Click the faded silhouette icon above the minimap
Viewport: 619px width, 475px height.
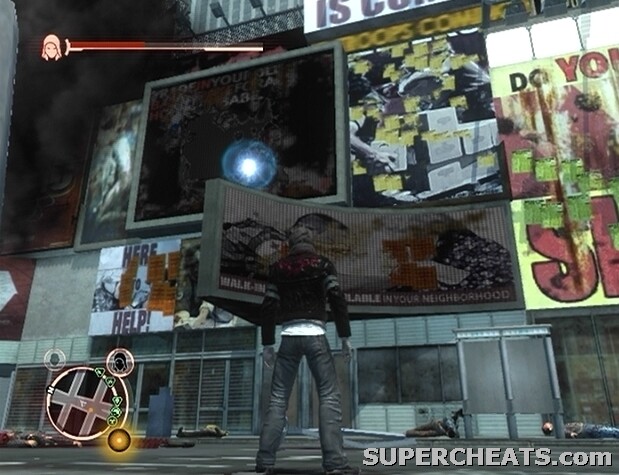tap(56, 358)
